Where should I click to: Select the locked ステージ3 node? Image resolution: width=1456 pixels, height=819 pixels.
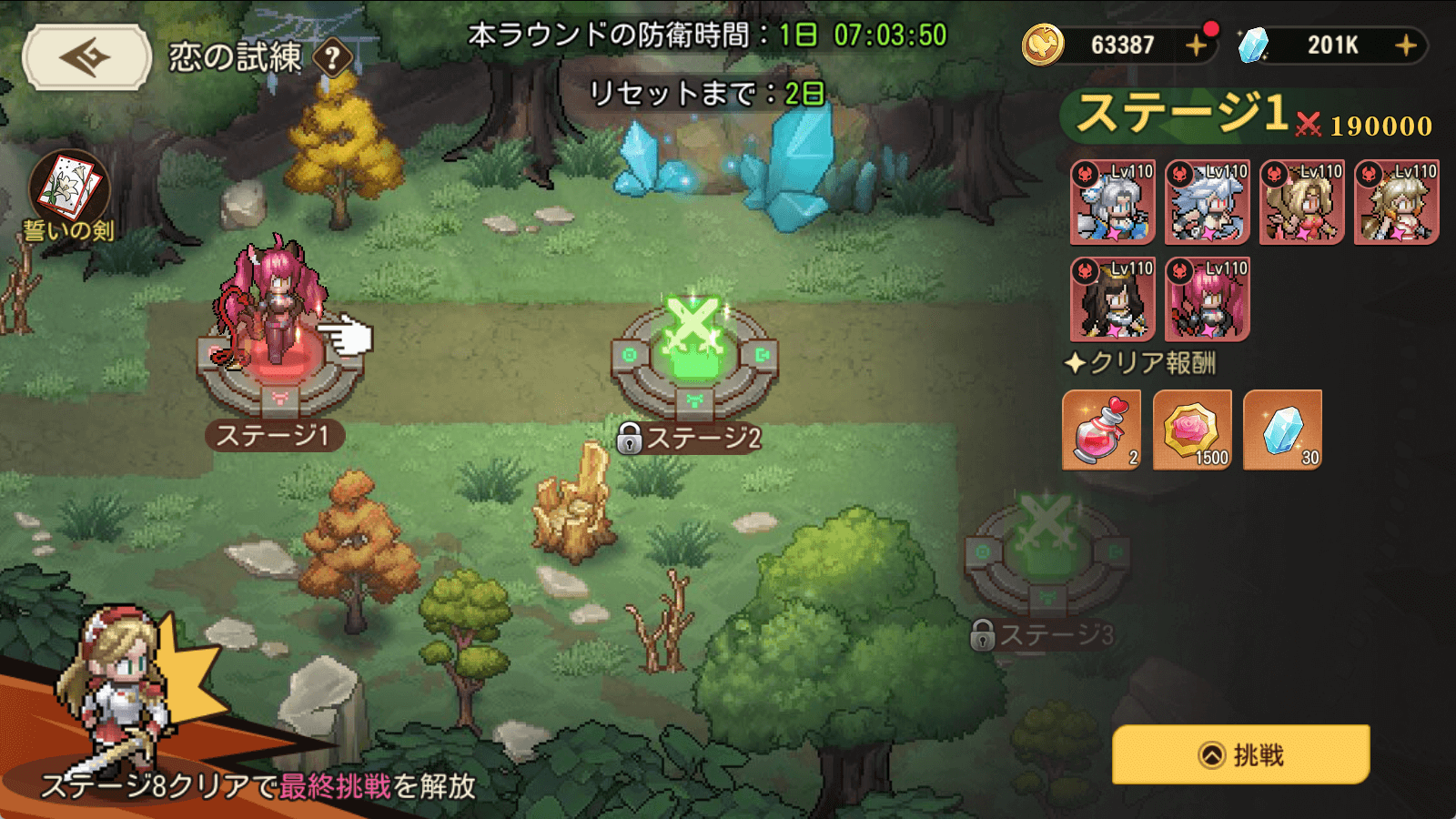pyautogui.click(x=1046, y=555)
